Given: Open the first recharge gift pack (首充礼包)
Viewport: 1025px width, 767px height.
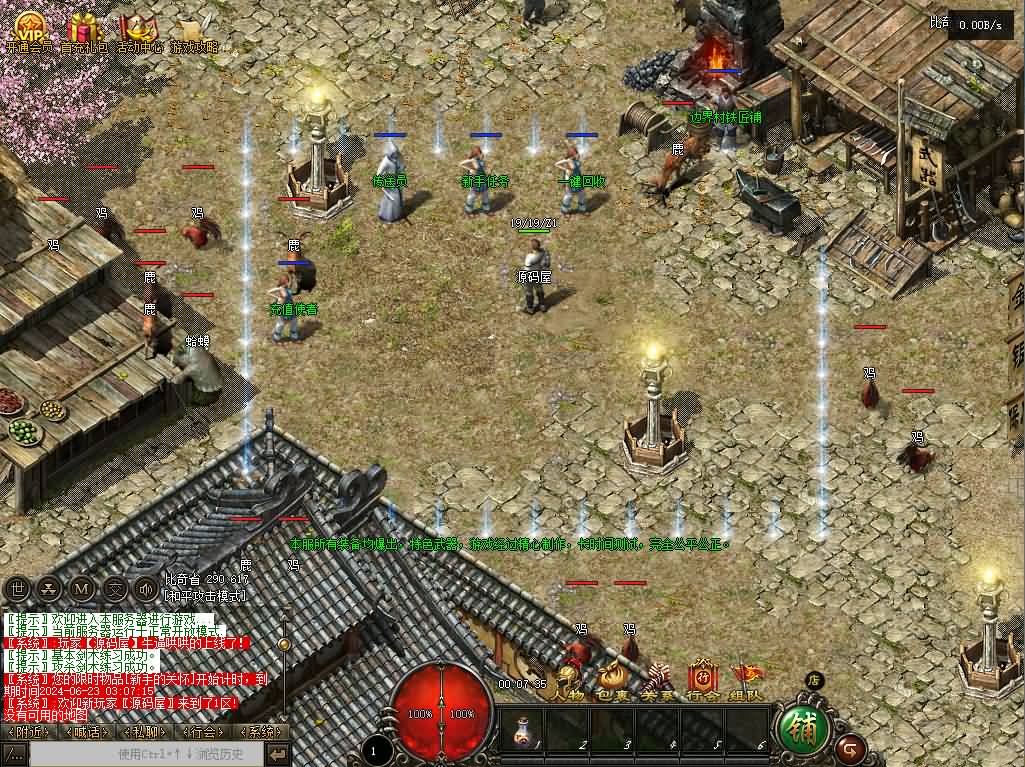Looking at the screenshot, I should click(x=84, y=28).
